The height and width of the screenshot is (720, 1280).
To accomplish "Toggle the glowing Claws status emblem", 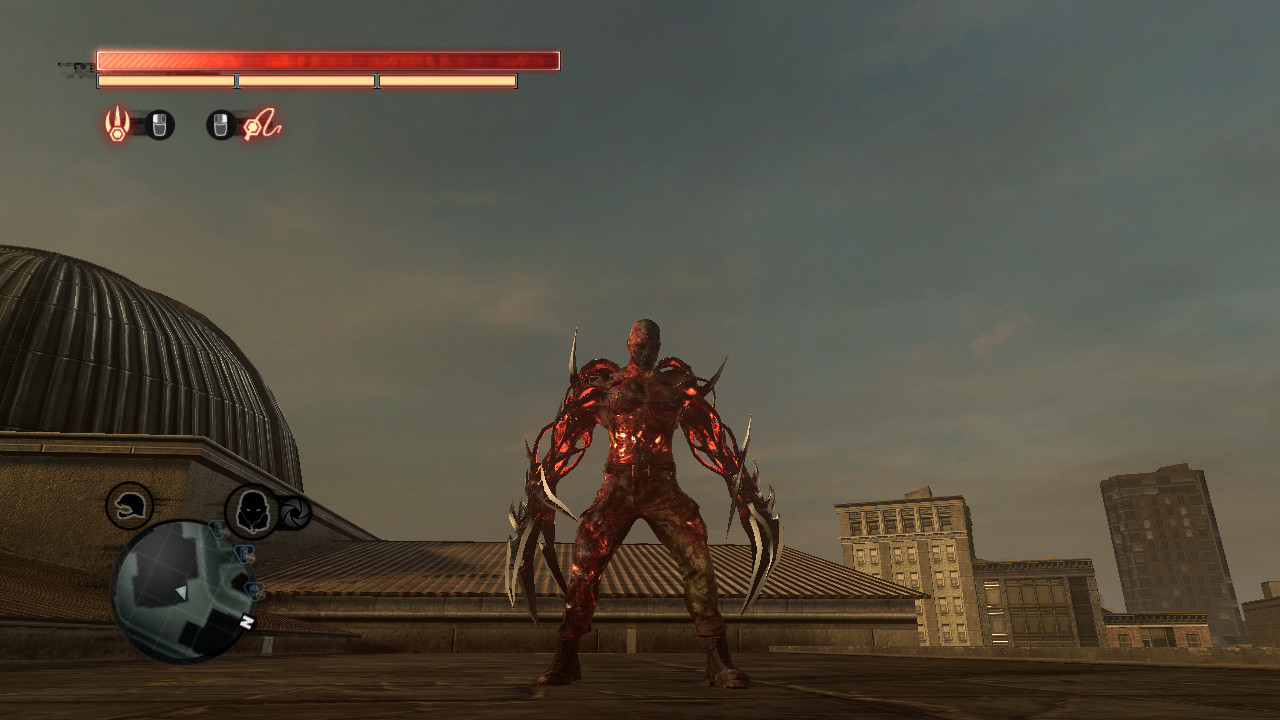I will coord(117,121).
